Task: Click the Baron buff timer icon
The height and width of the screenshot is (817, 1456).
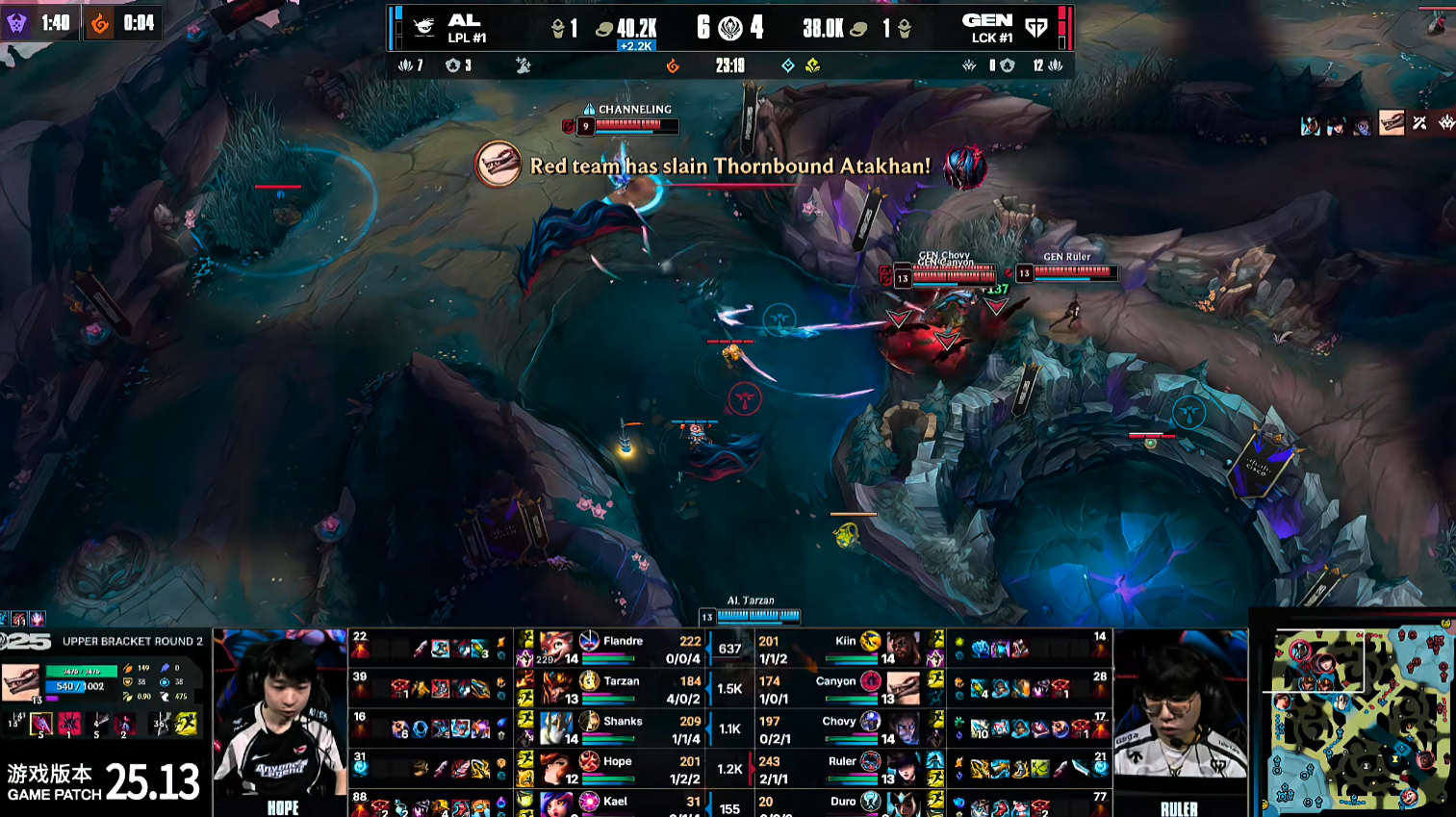Action: pos(16,22)
